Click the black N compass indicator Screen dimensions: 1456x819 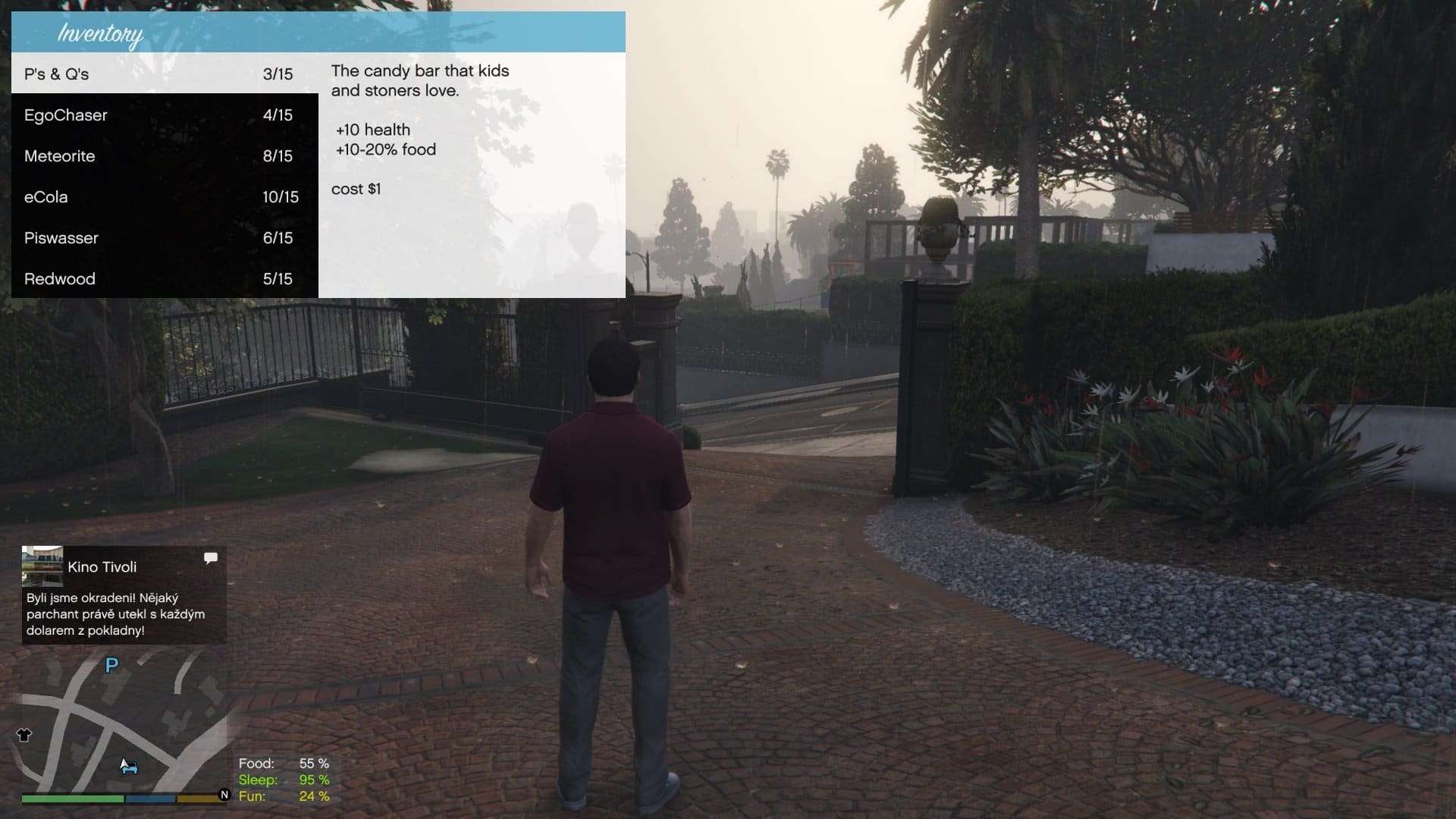pos(224,794)
